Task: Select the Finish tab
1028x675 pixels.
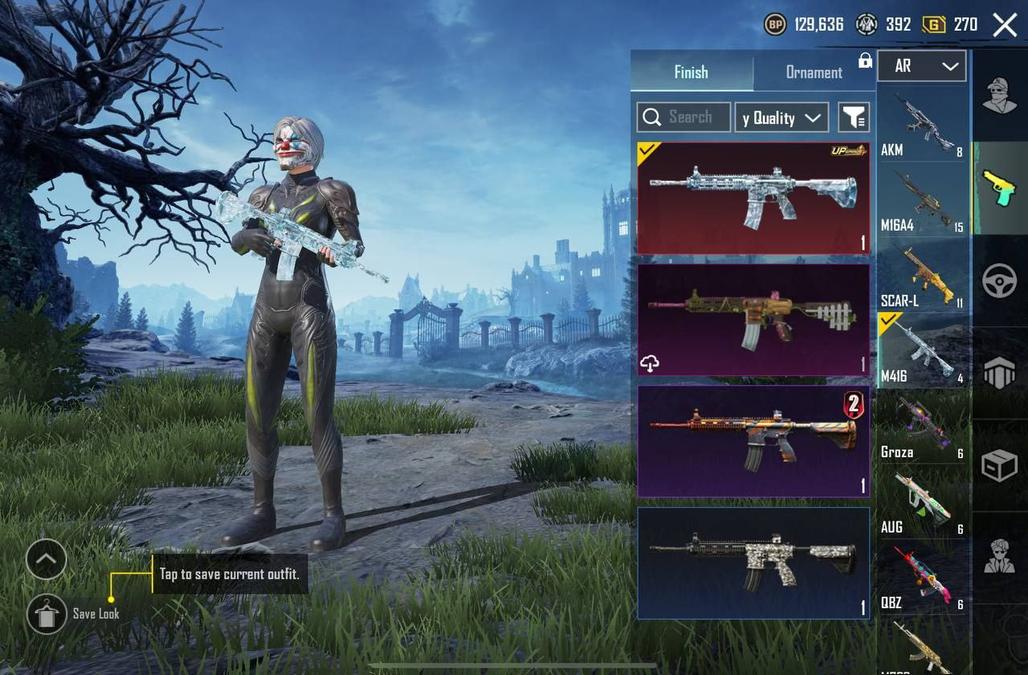Action: [691, 72]
